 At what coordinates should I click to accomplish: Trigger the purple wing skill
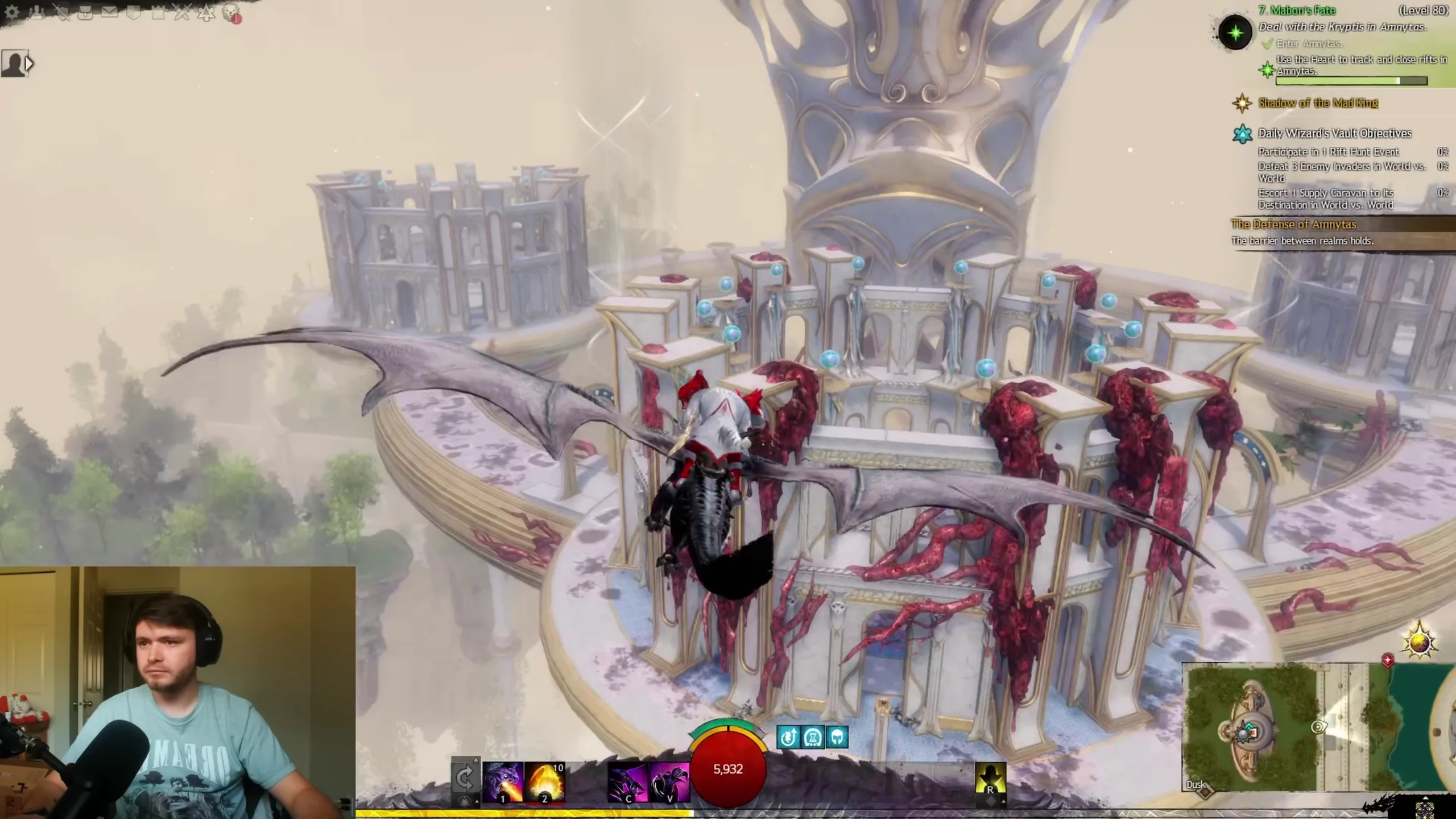pos(670,782)
